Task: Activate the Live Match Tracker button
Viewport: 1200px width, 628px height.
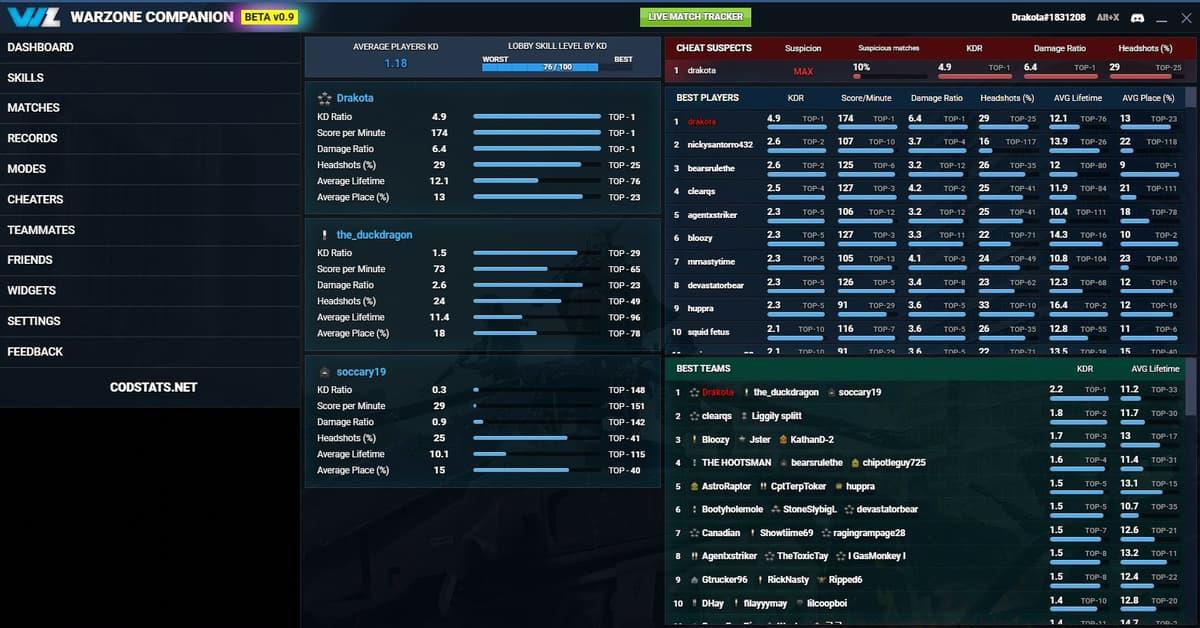Action: pos(695,17)
